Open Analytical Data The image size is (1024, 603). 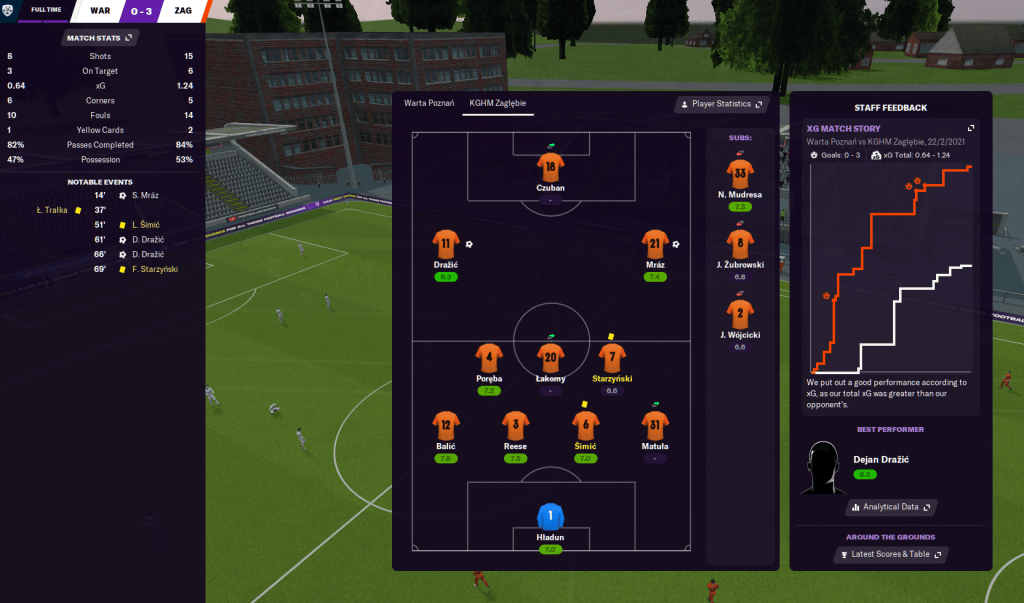coord(890,508)
